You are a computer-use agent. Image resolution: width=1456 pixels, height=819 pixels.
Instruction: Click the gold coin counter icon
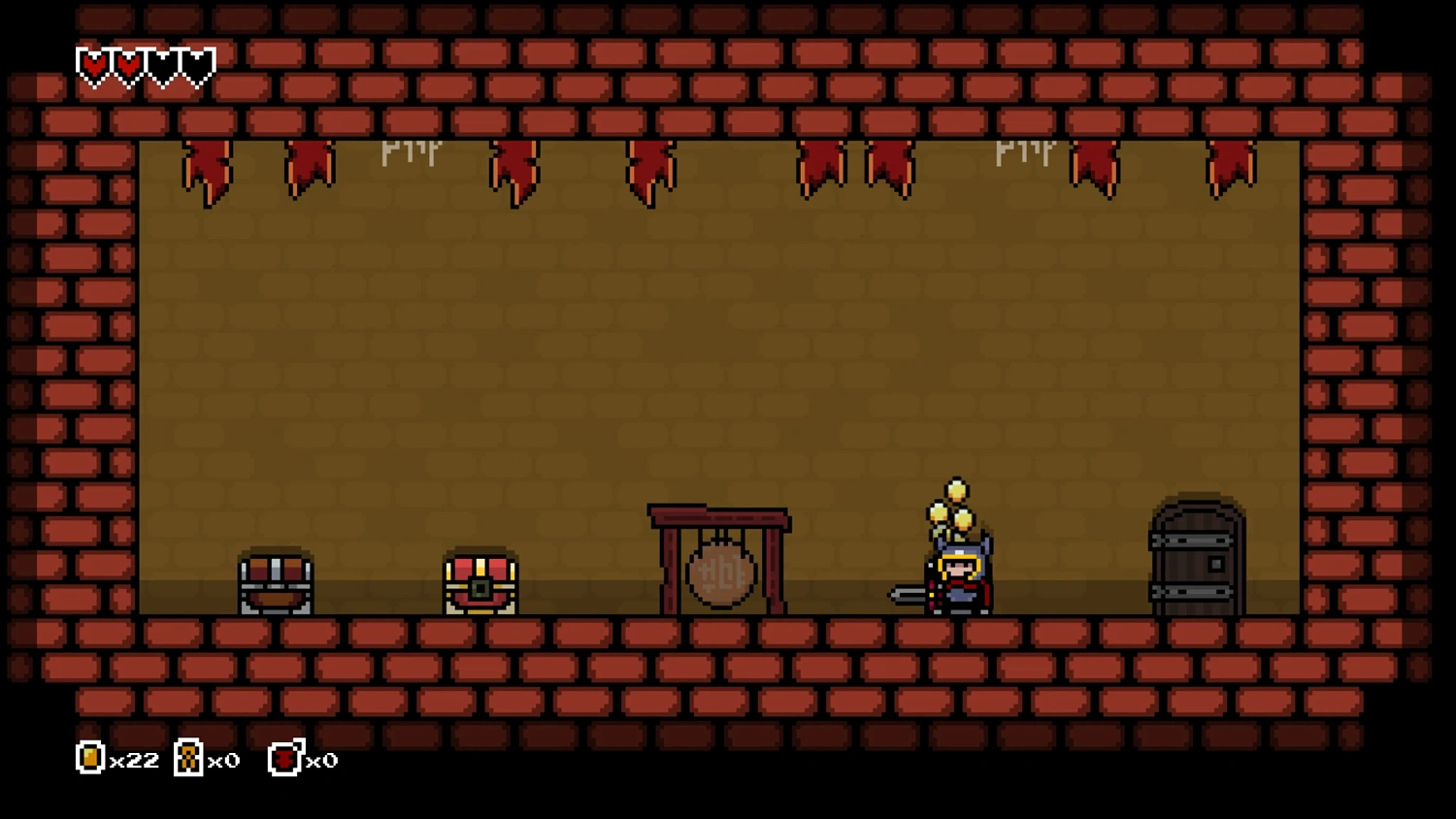[x=88, y=759]
